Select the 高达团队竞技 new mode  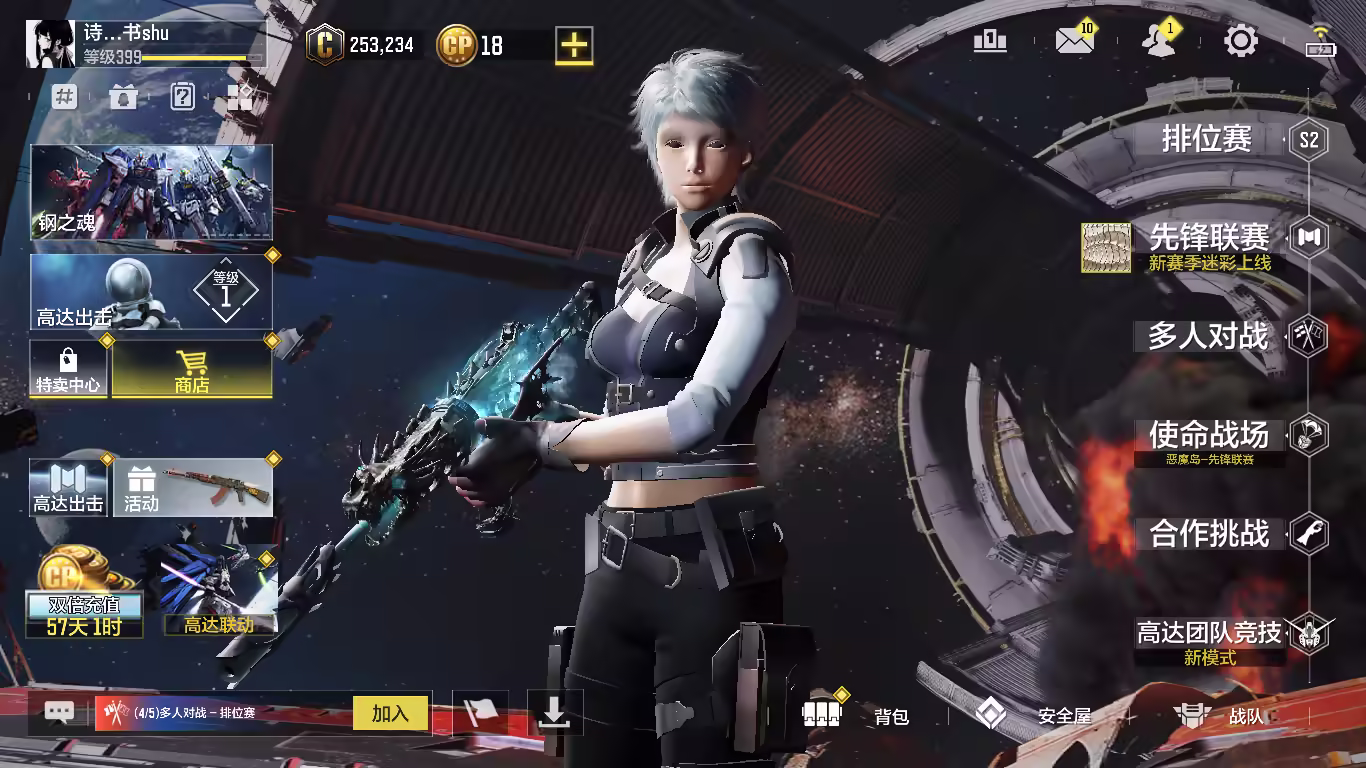[1209, 633]
